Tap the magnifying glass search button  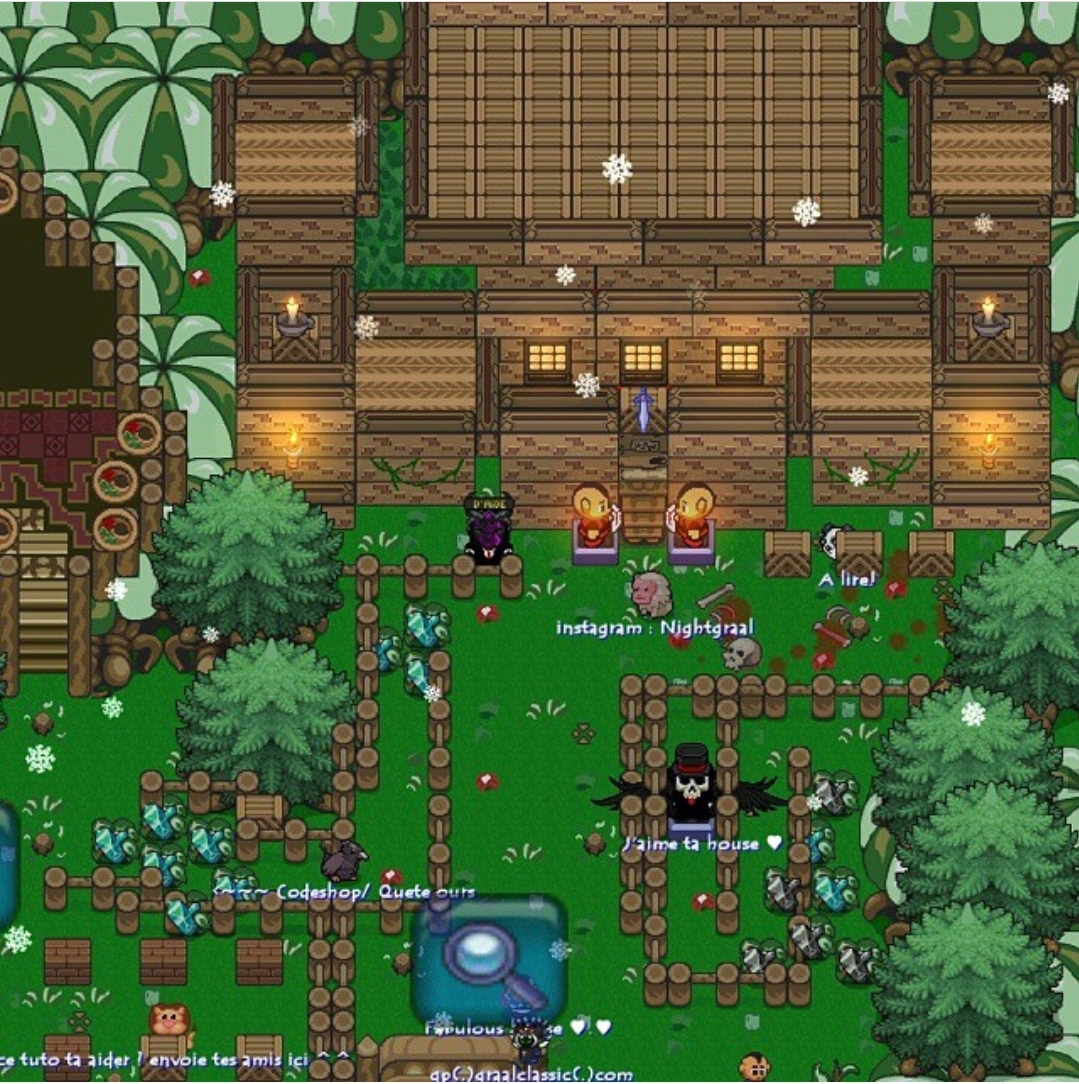tap(489, 957)
